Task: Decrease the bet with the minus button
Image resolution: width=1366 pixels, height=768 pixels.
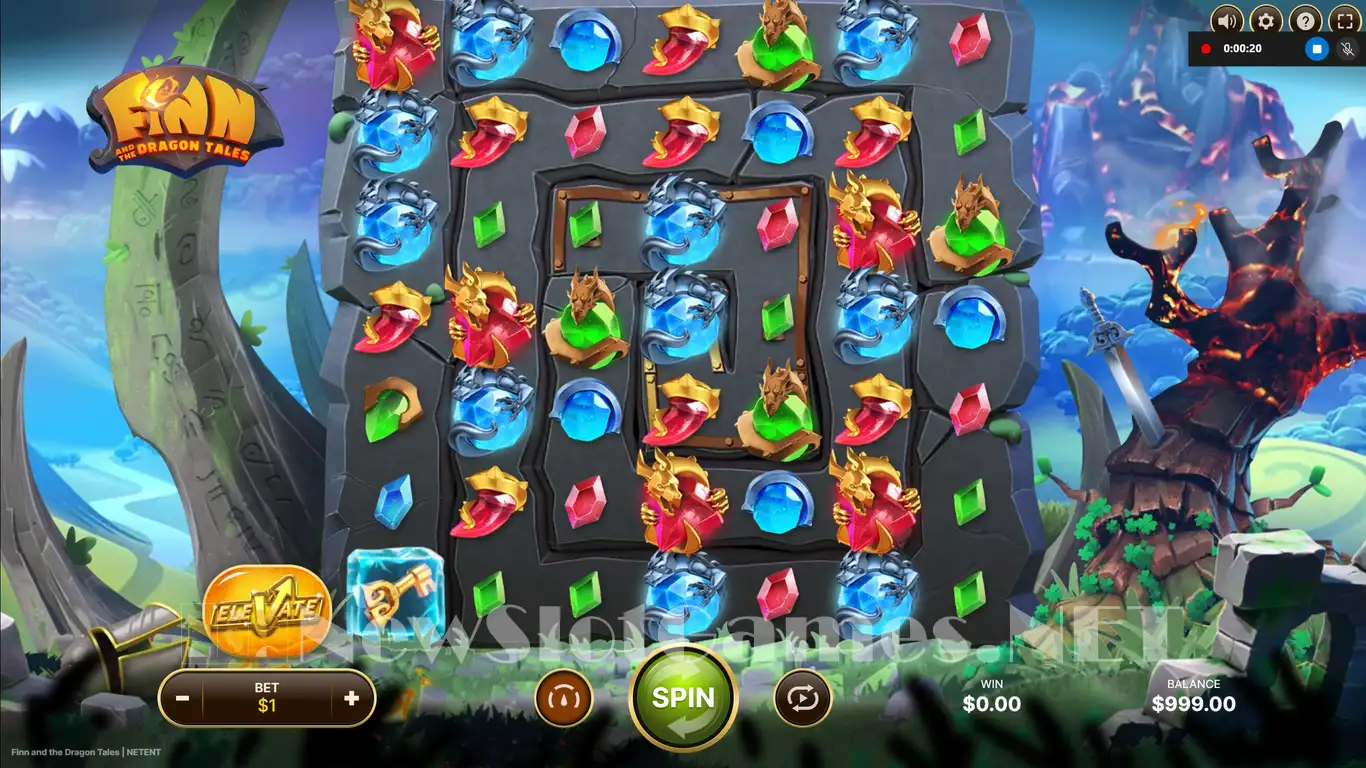Action: click(183, 698)
